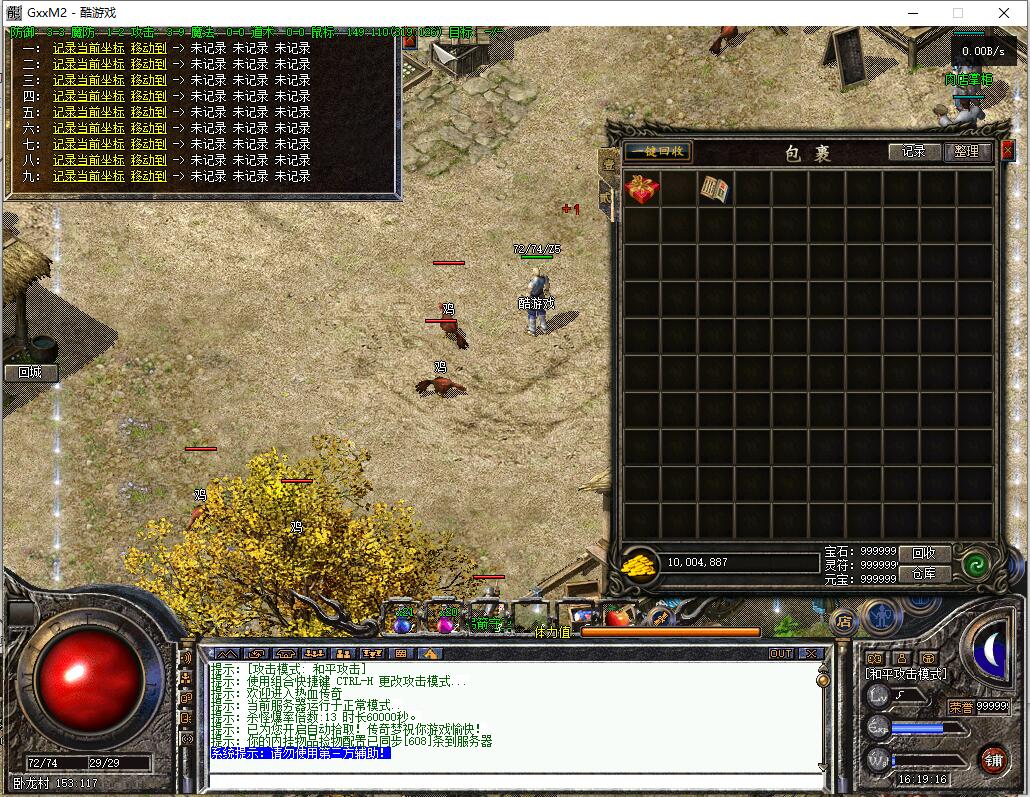Click the round red 铺 button

point(993,759)
